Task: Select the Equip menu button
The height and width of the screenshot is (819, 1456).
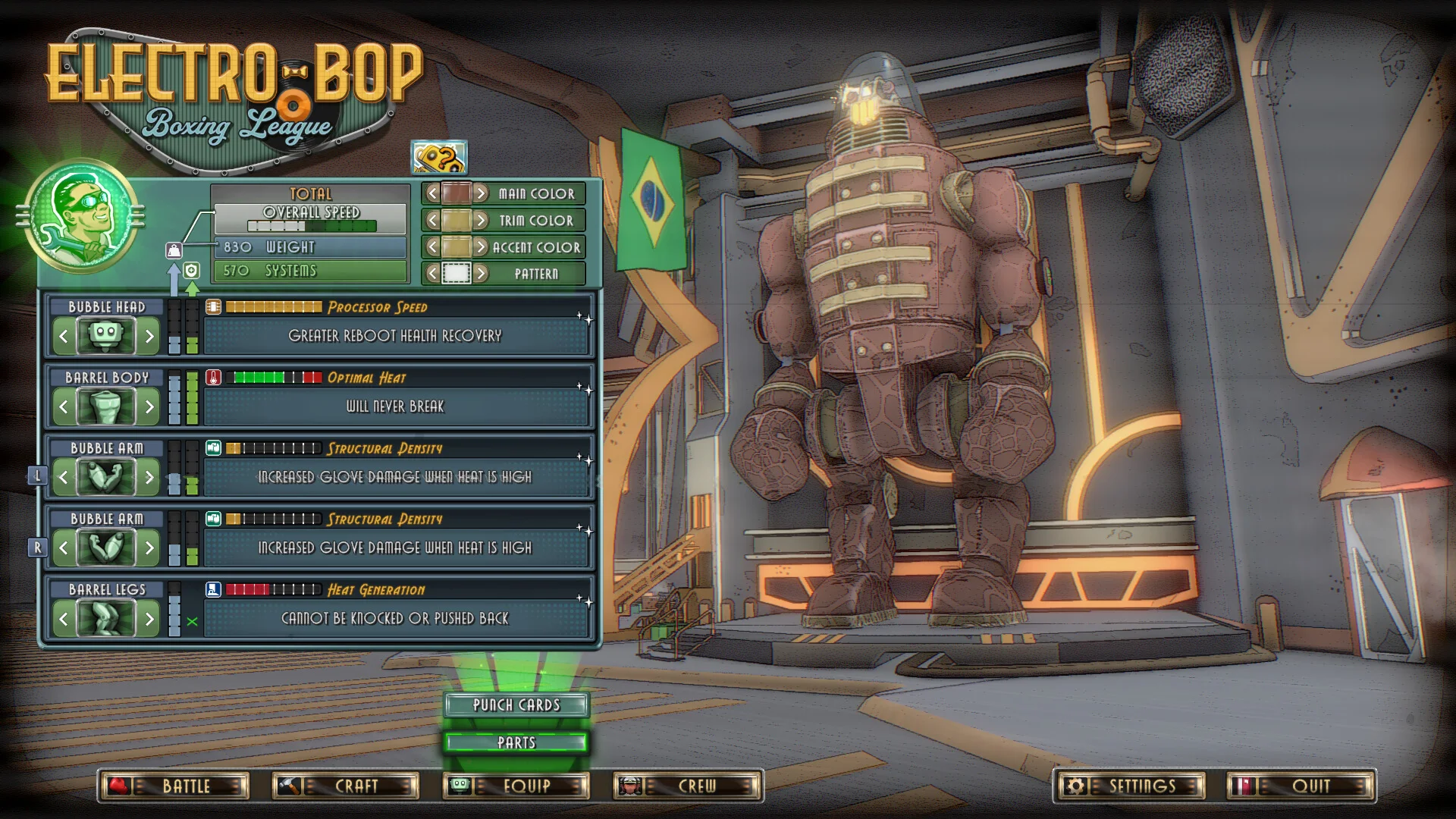Action: (x=516, y=786)
